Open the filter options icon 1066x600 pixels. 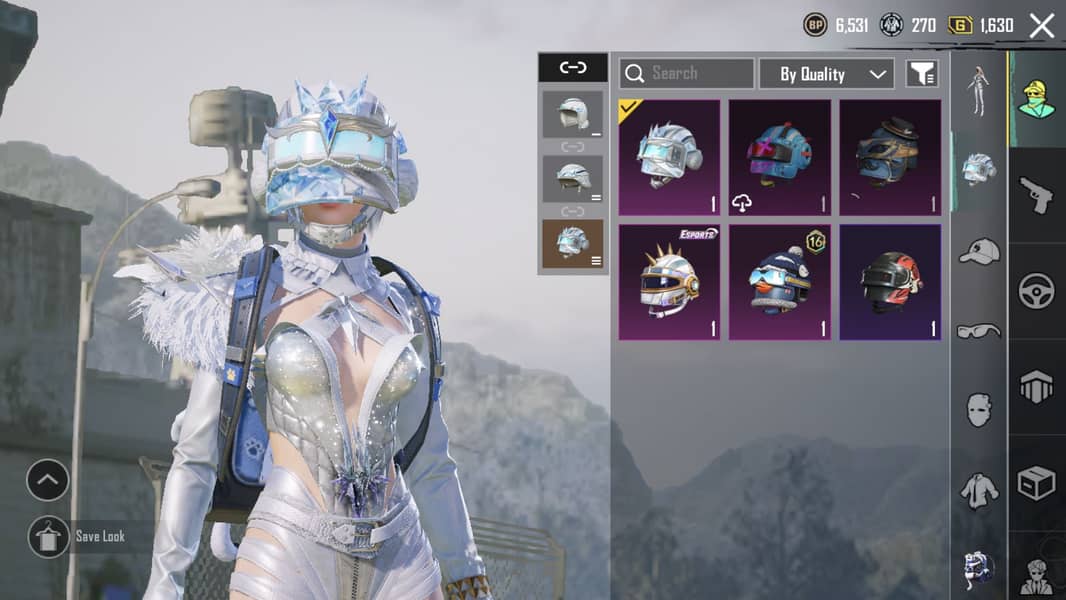tap(921, 73)
